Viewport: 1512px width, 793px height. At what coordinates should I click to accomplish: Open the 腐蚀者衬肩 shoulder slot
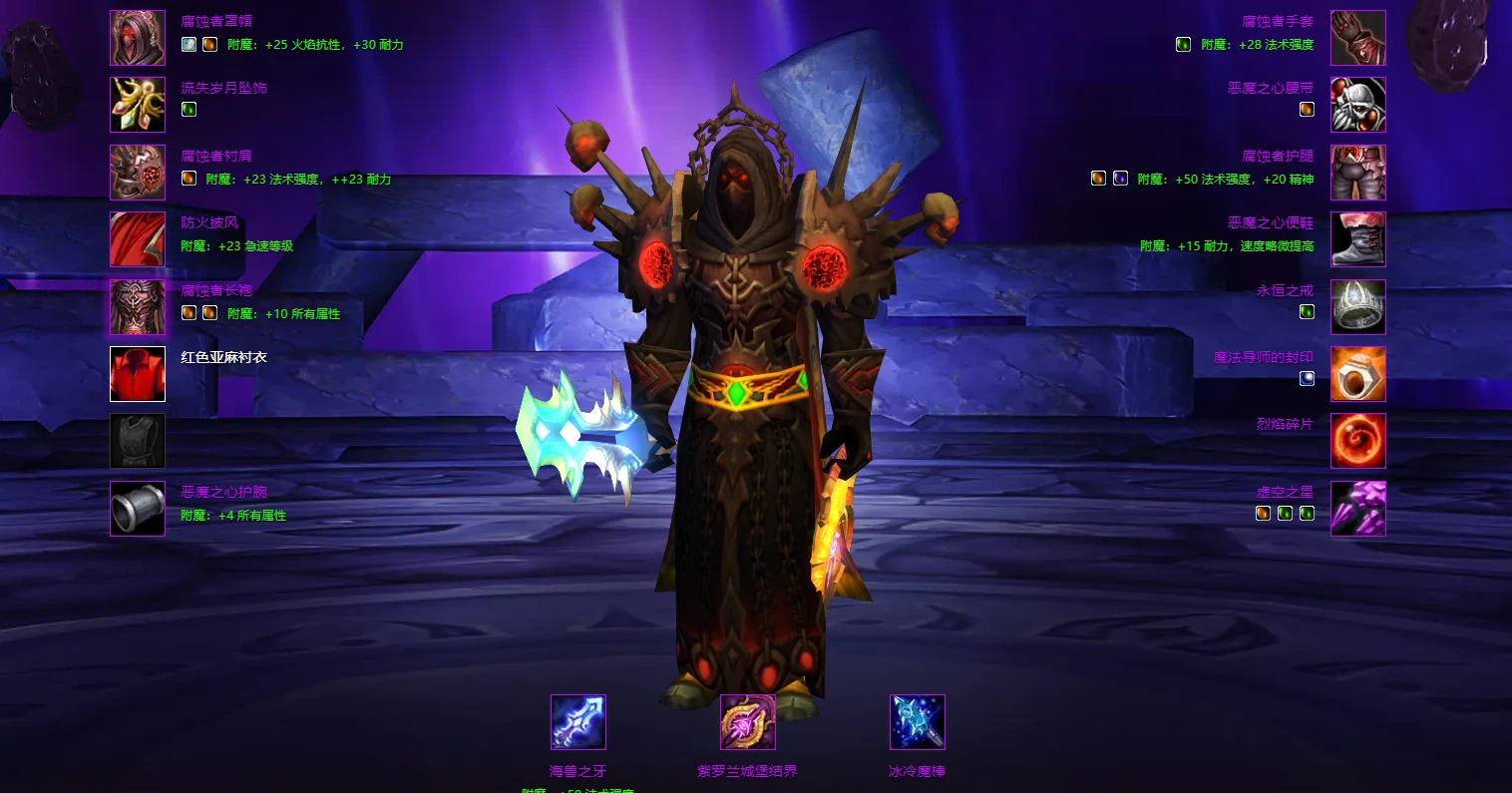[x=138, y=173]
